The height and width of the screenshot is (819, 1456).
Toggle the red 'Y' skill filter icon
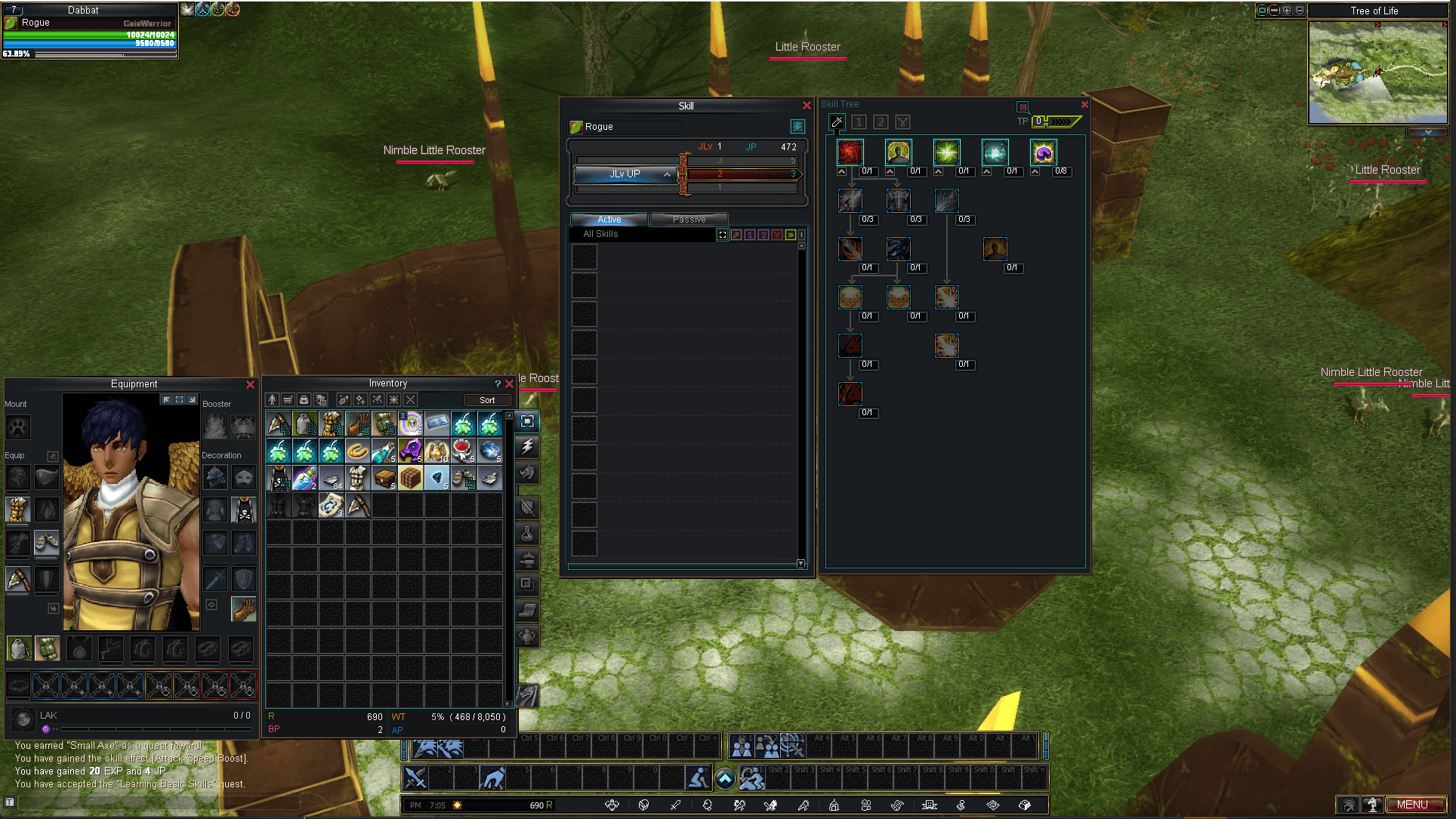pyautogui.click(x=776, y=235)
